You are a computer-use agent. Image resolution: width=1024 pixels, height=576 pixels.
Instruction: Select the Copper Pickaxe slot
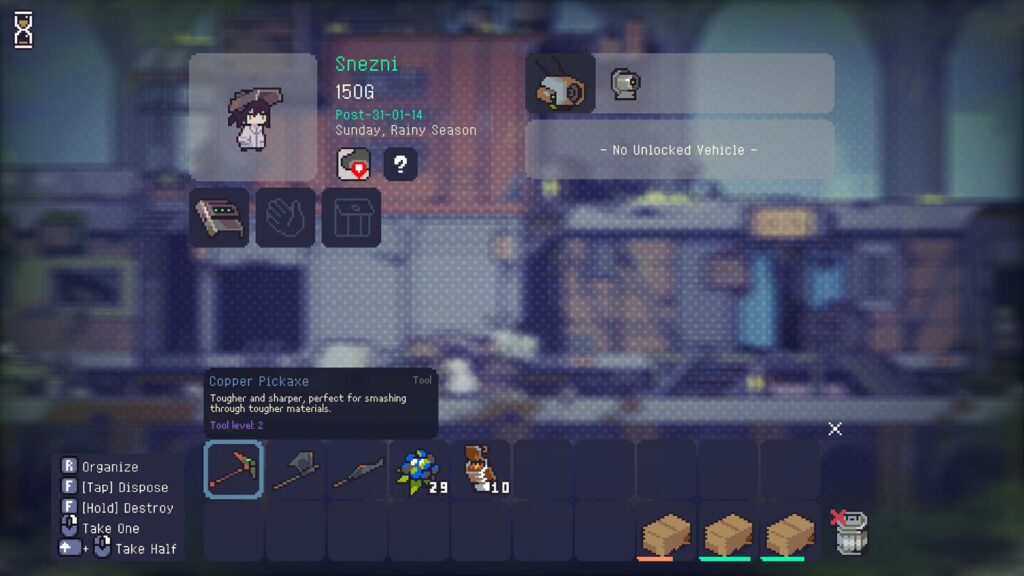coord(234,470)
